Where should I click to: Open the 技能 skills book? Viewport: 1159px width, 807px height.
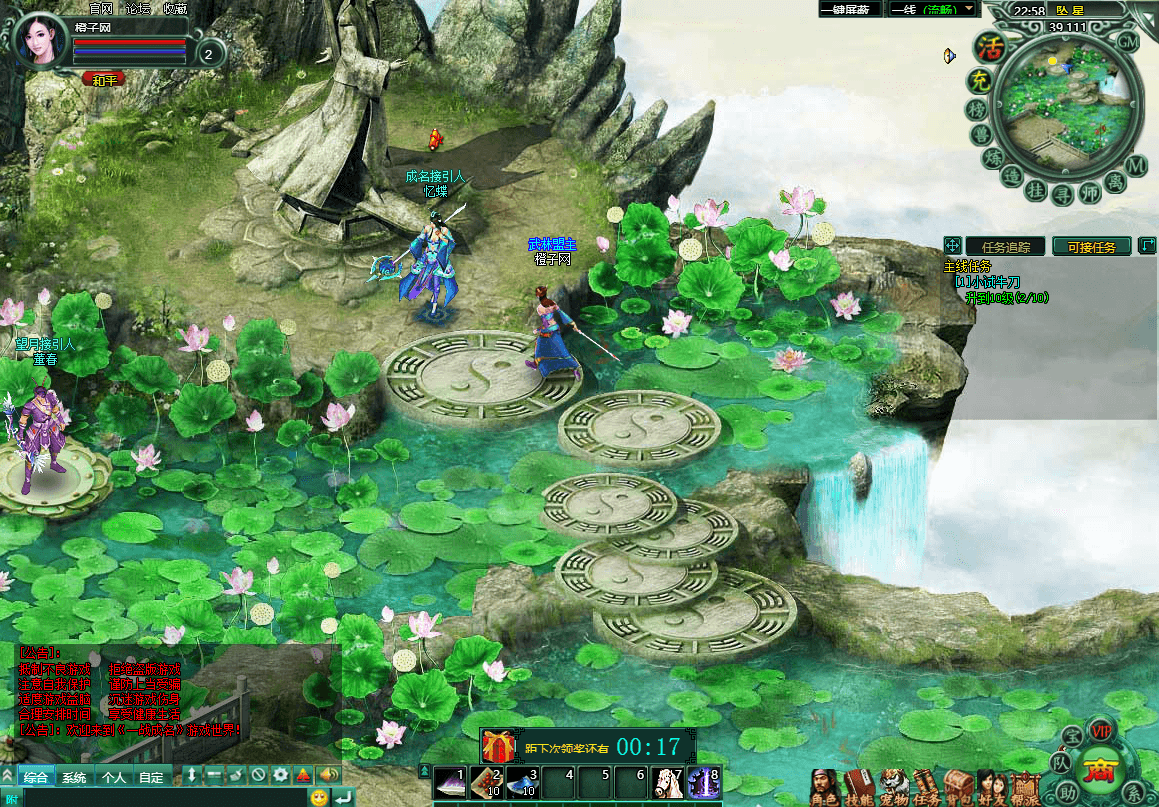tap(859, 788)
